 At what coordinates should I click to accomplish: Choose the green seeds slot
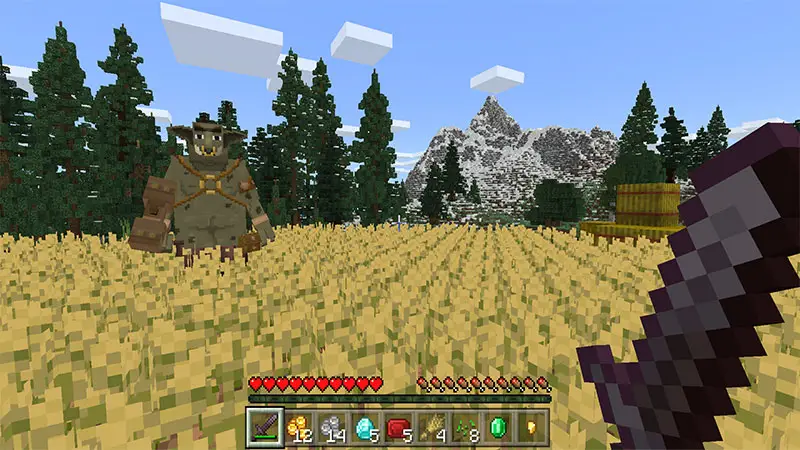[x=465, y=426]
